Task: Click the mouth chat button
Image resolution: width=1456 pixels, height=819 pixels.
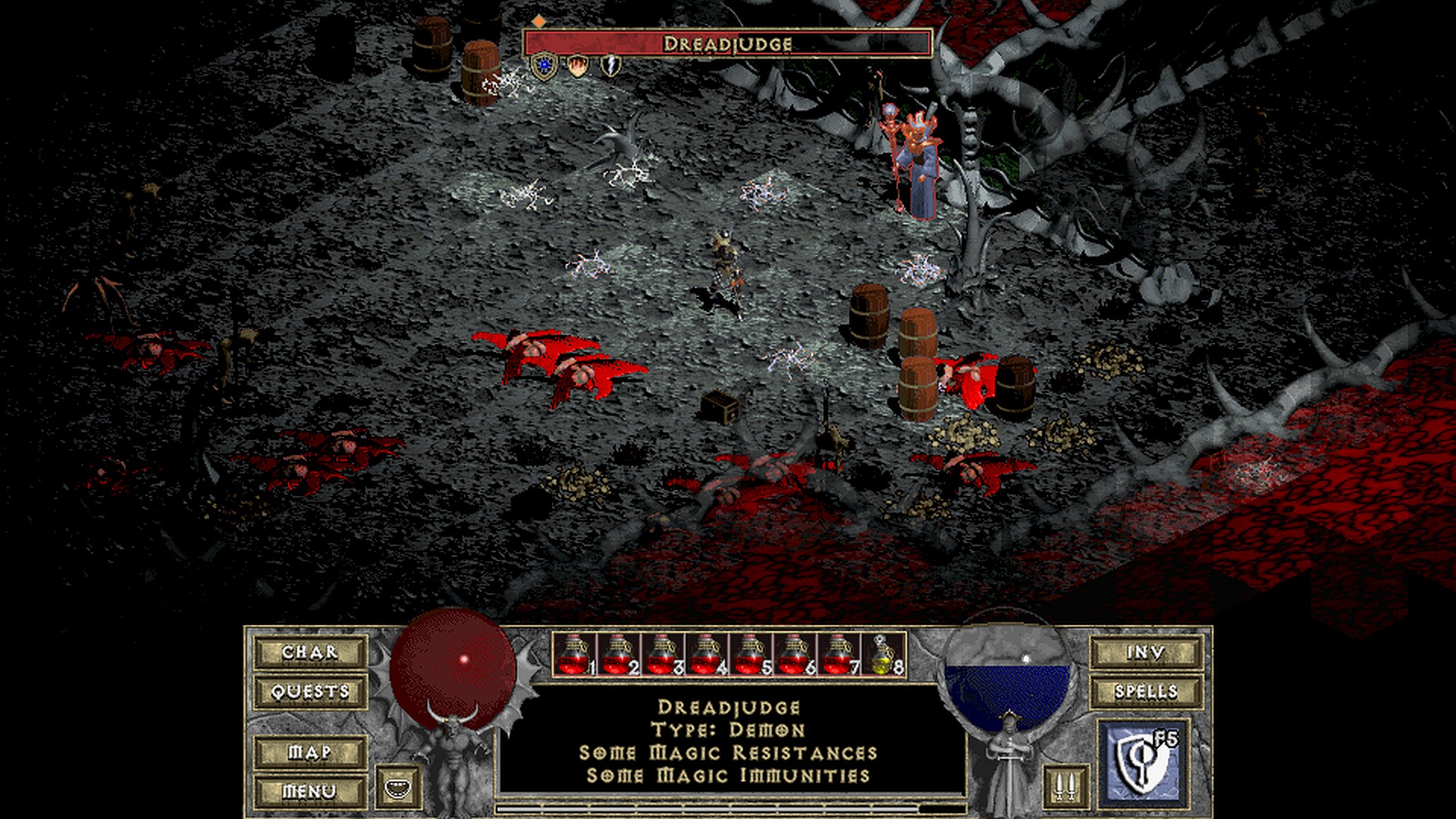Action: pyautogui.click(x=397, y=786)
